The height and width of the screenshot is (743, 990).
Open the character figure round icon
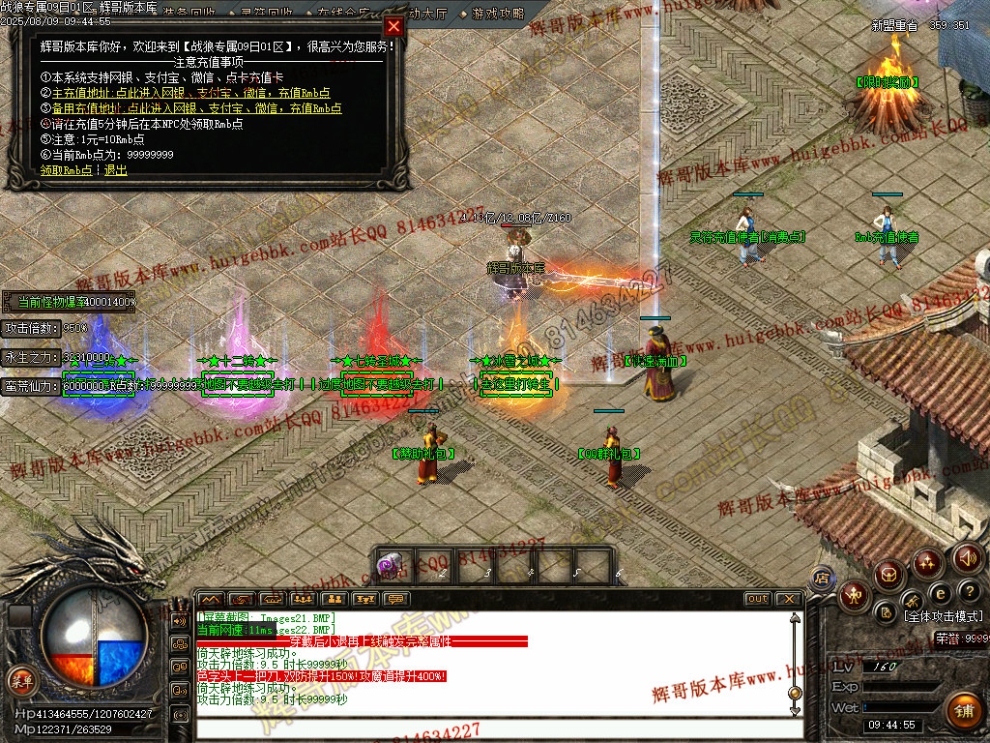coord(852,597)
